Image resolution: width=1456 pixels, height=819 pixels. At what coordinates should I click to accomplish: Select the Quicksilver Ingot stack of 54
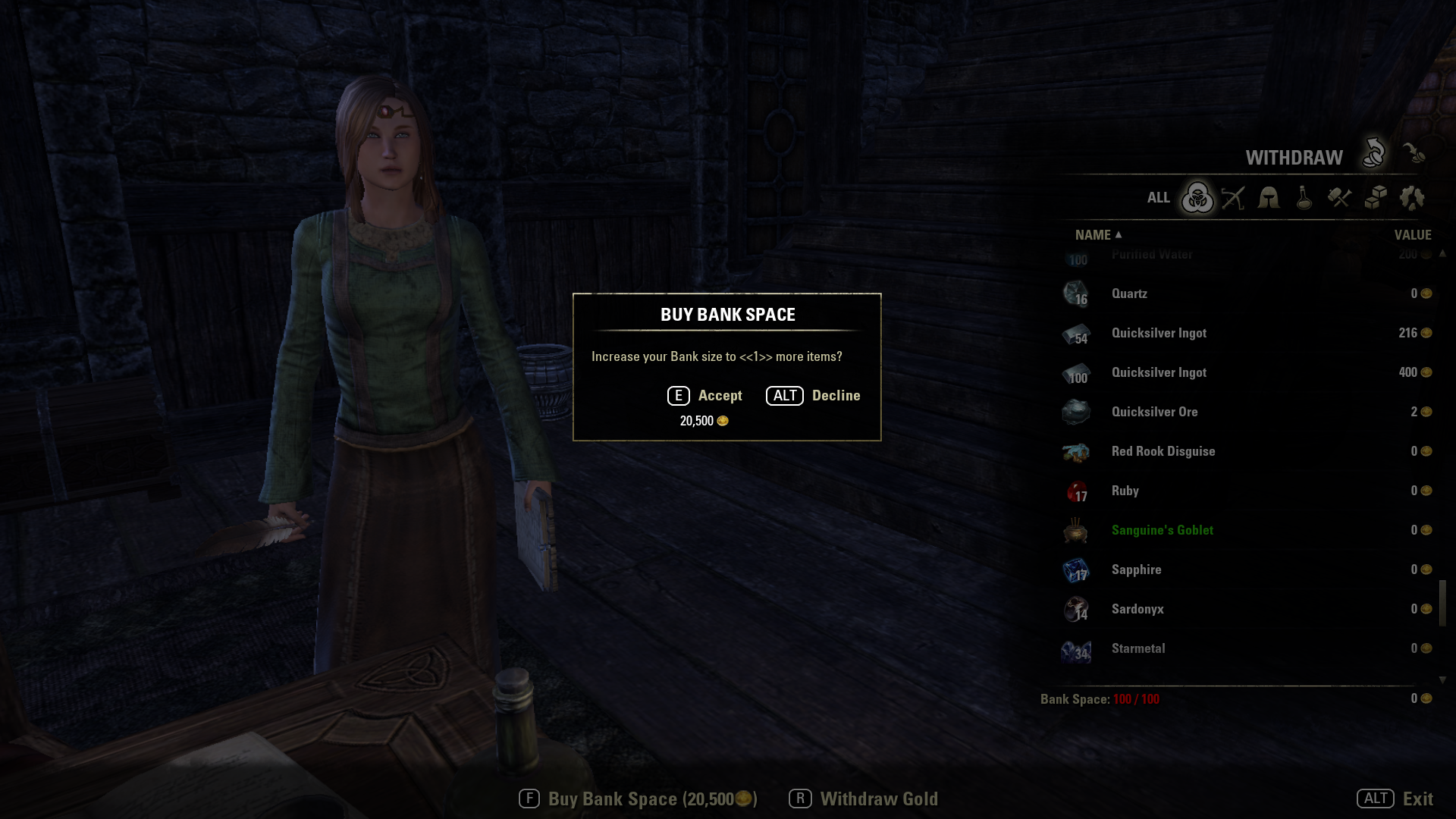click(x=1159, y=333)
